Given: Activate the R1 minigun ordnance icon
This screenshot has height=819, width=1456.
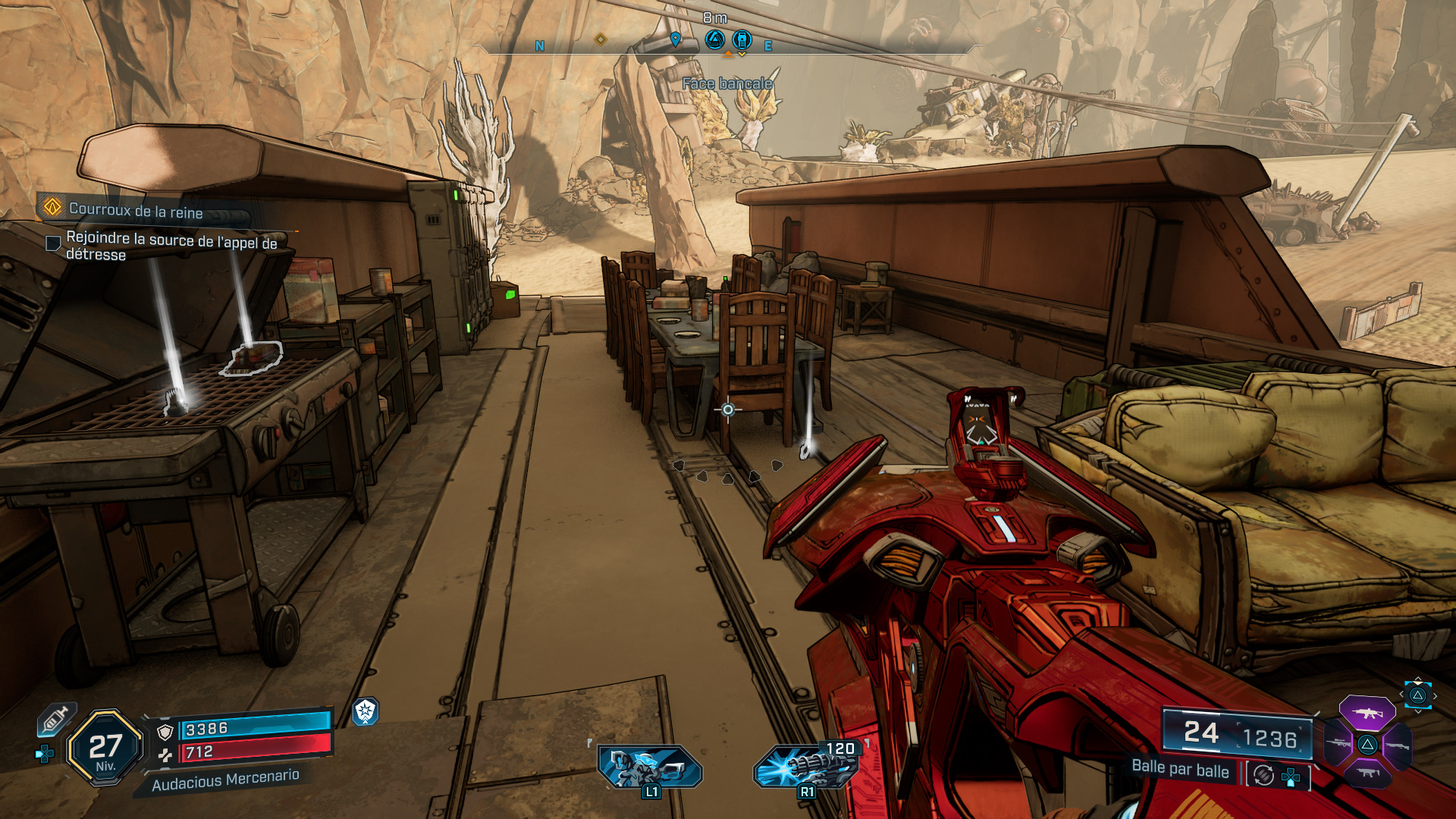Looking at the screenshot, I should (805, 767).
